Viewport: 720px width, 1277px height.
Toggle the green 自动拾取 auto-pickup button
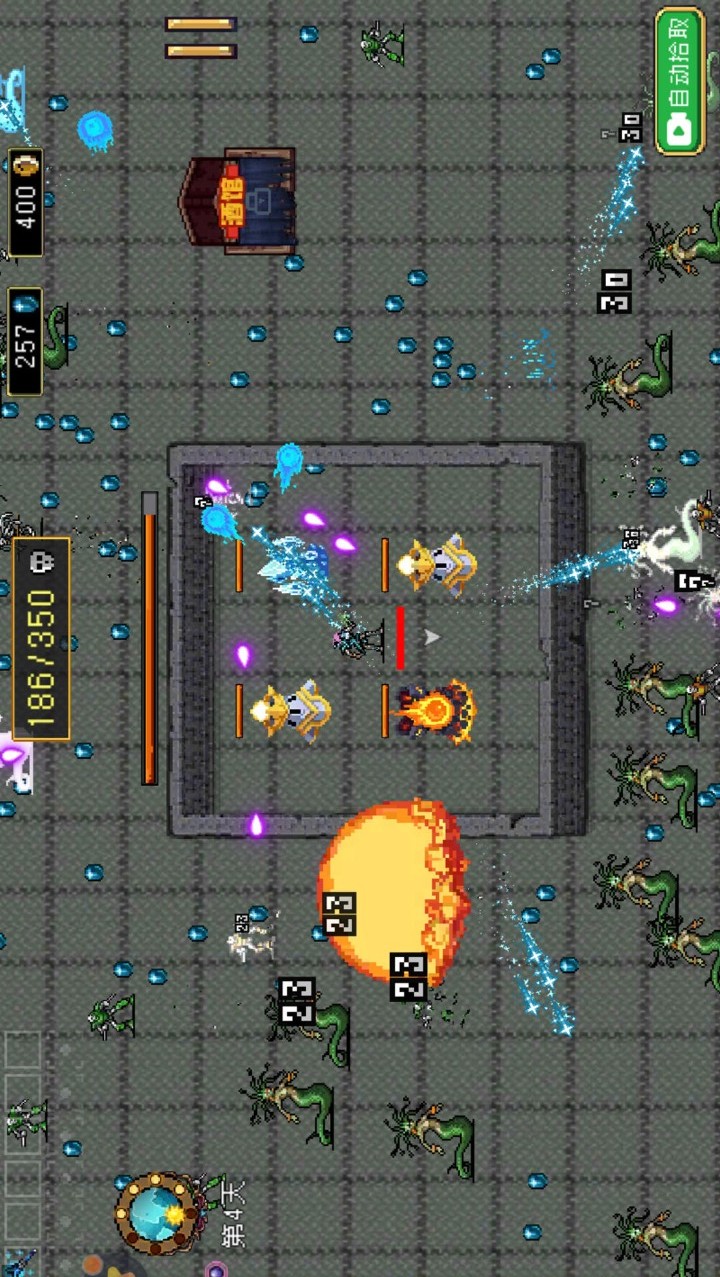coord(679,81)
